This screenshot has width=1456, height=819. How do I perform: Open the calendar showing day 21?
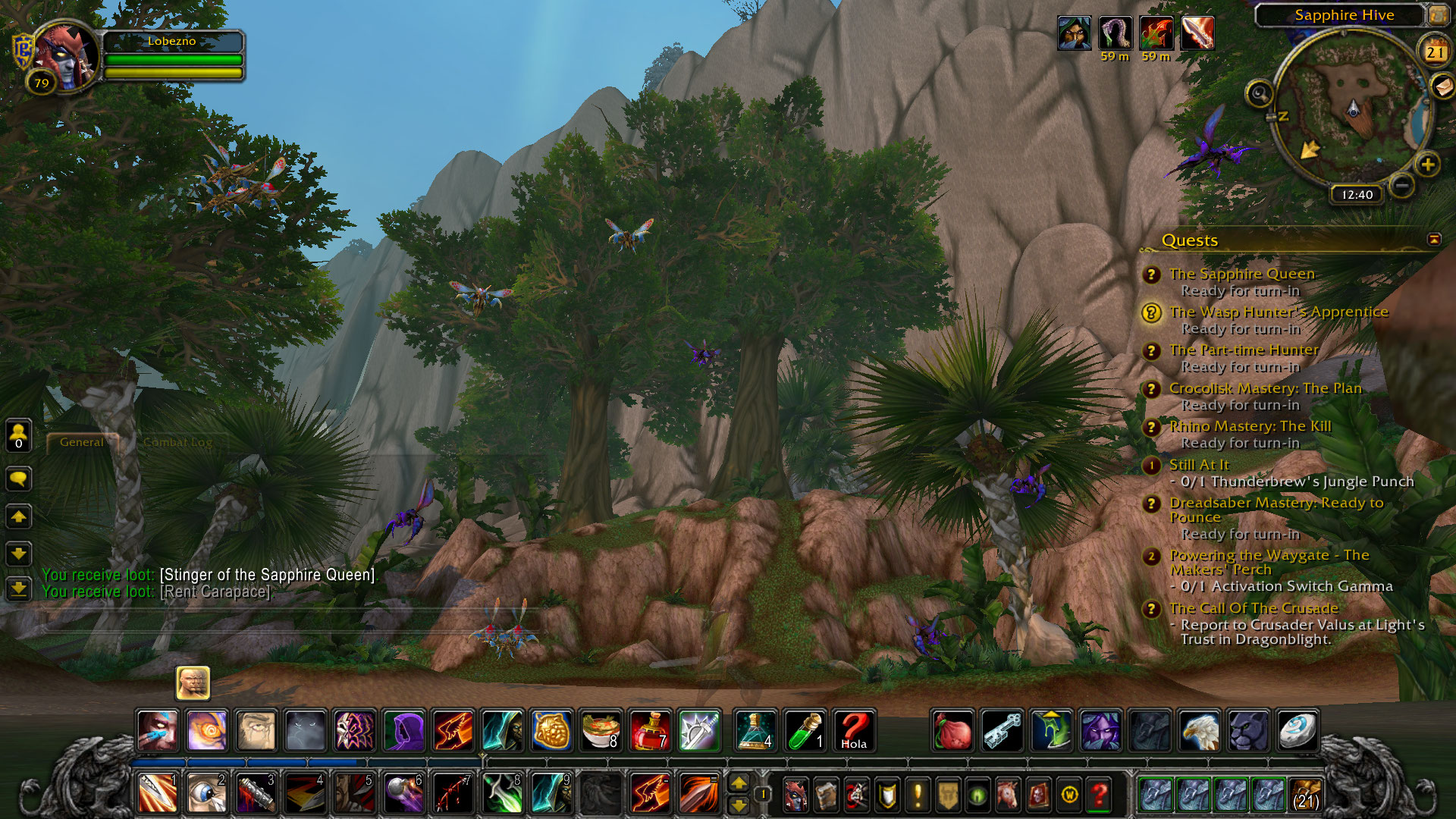point(1433,52)
